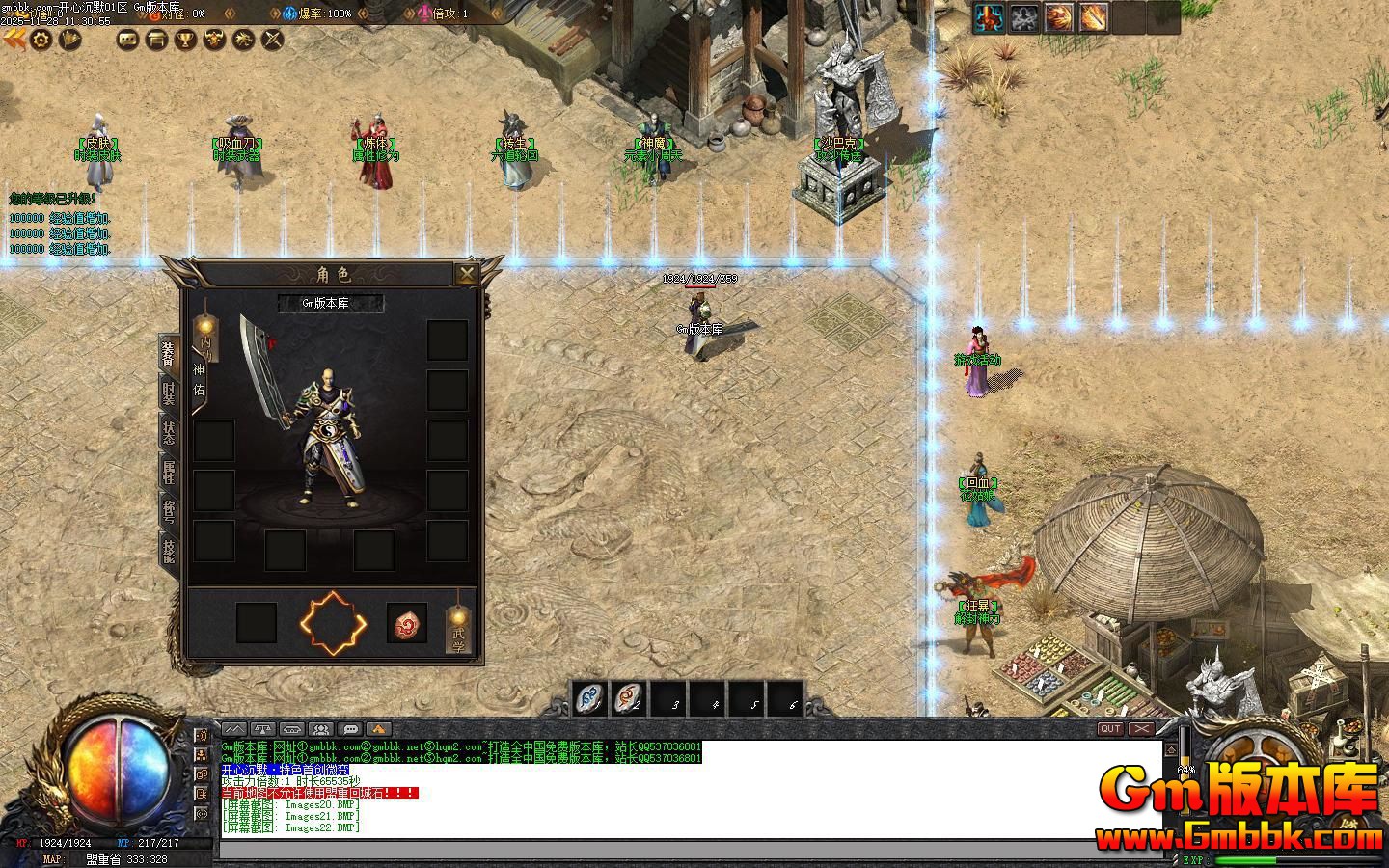The image size is (1389, 868).
Task: Use the skill in hotbar slot 1
Action: [x=590, y=697]
